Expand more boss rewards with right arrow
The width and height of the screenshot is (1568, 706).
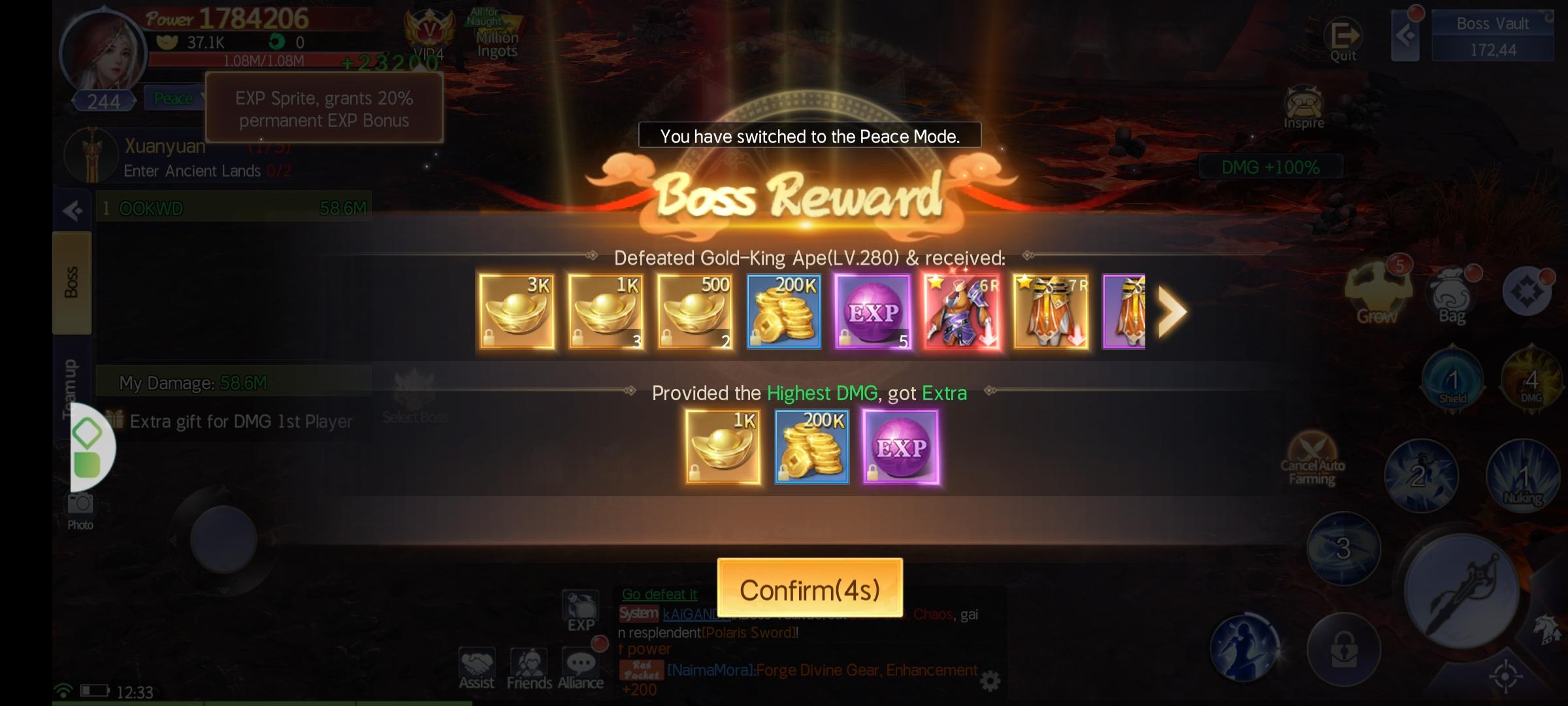click(x=1173, y=312)
